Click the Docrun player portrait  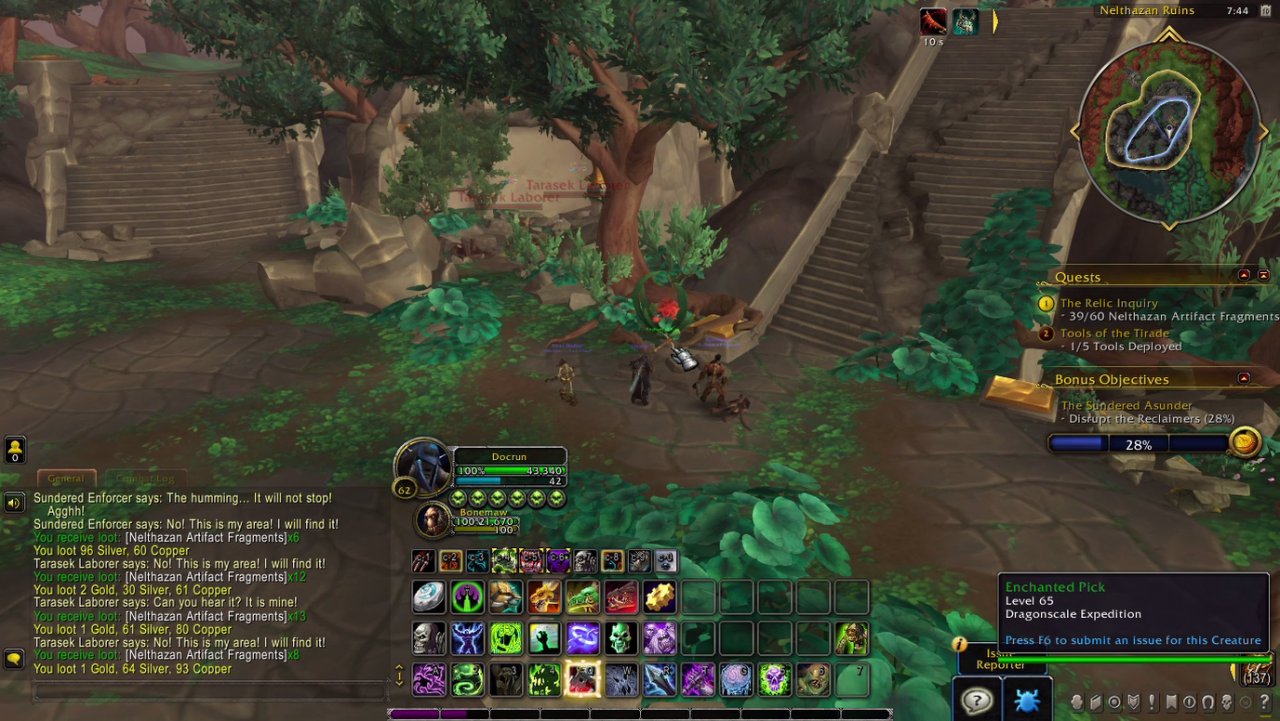coord(423,466)
